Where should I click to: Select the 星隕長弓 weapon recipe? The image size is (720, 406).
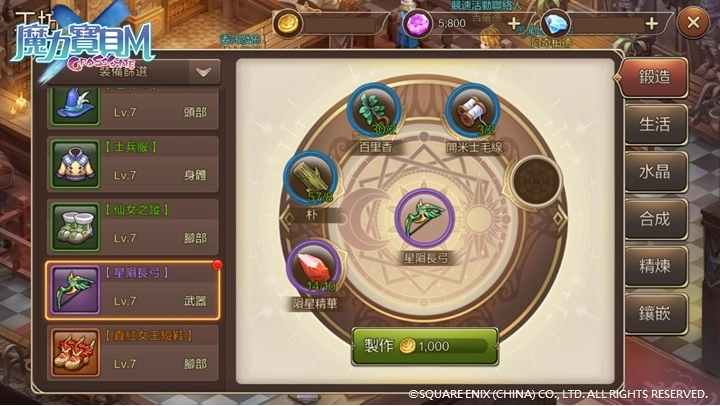click(x=132, y=290)
